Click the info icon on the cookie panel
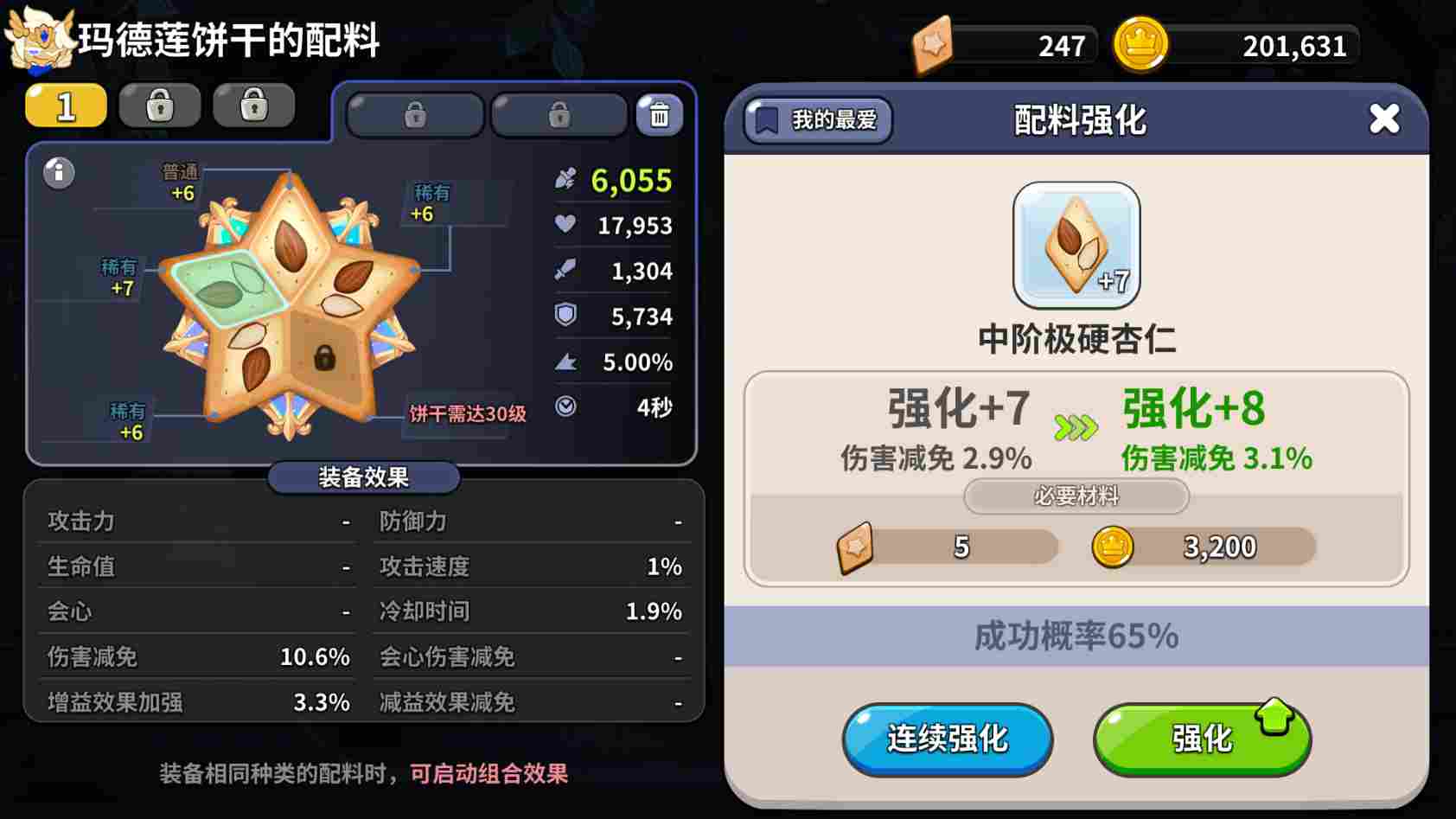The image size is (1456, 819). pyautogui.click(x=57, y=173)
